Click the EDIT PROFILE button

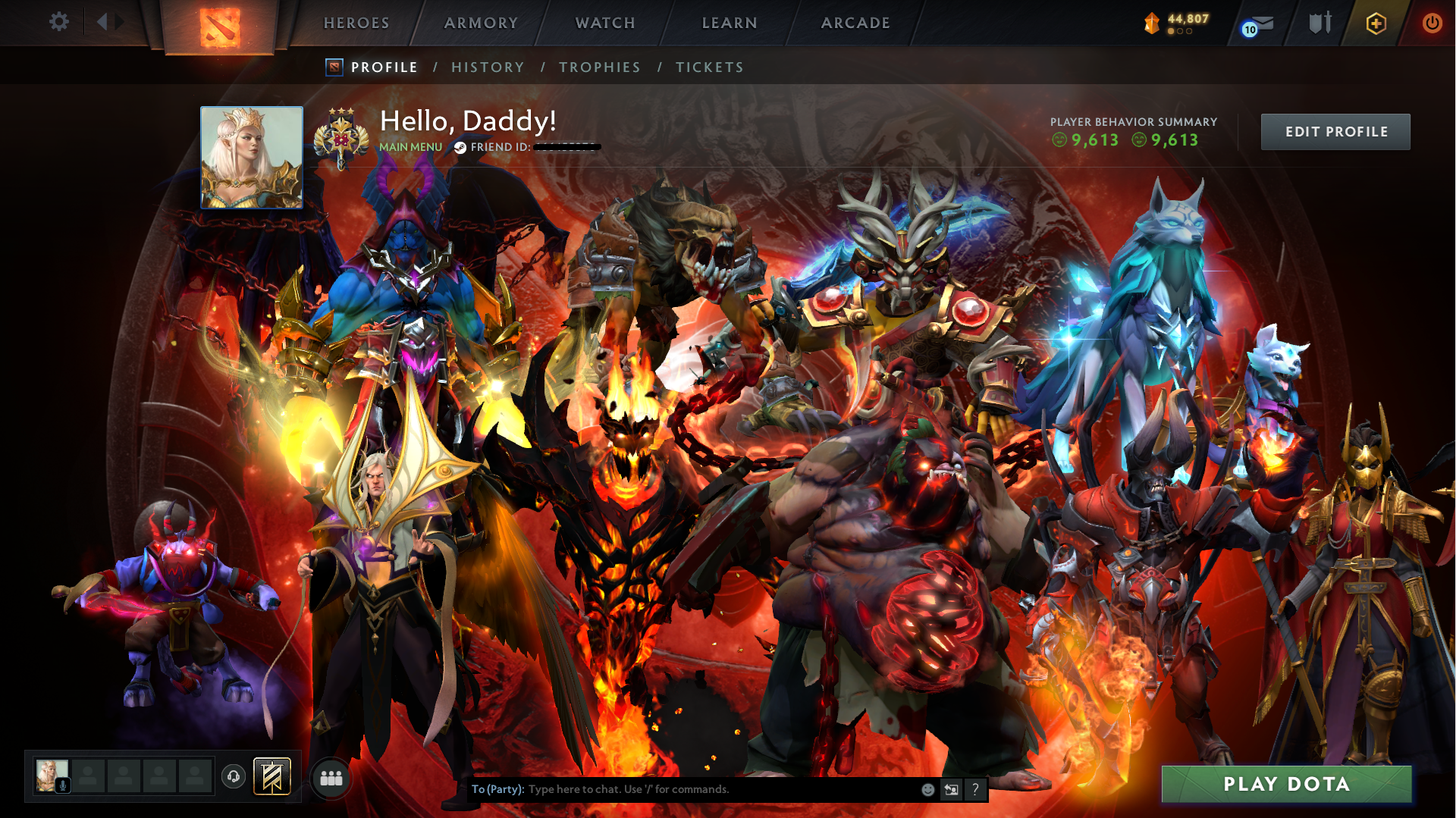tap(1335, 131)
